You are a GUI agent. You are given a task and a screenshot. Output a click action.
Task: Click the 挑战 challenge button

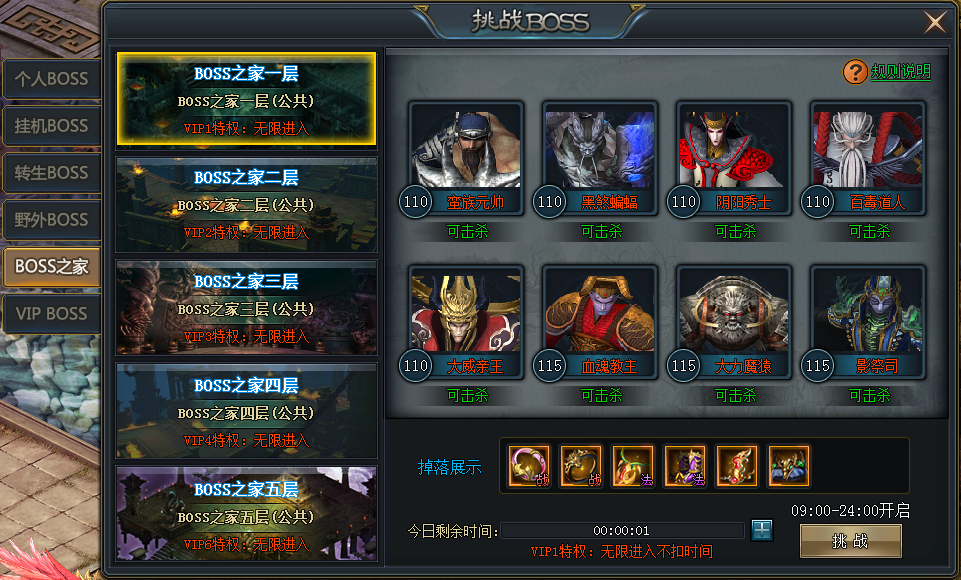(x=850, y=541)
